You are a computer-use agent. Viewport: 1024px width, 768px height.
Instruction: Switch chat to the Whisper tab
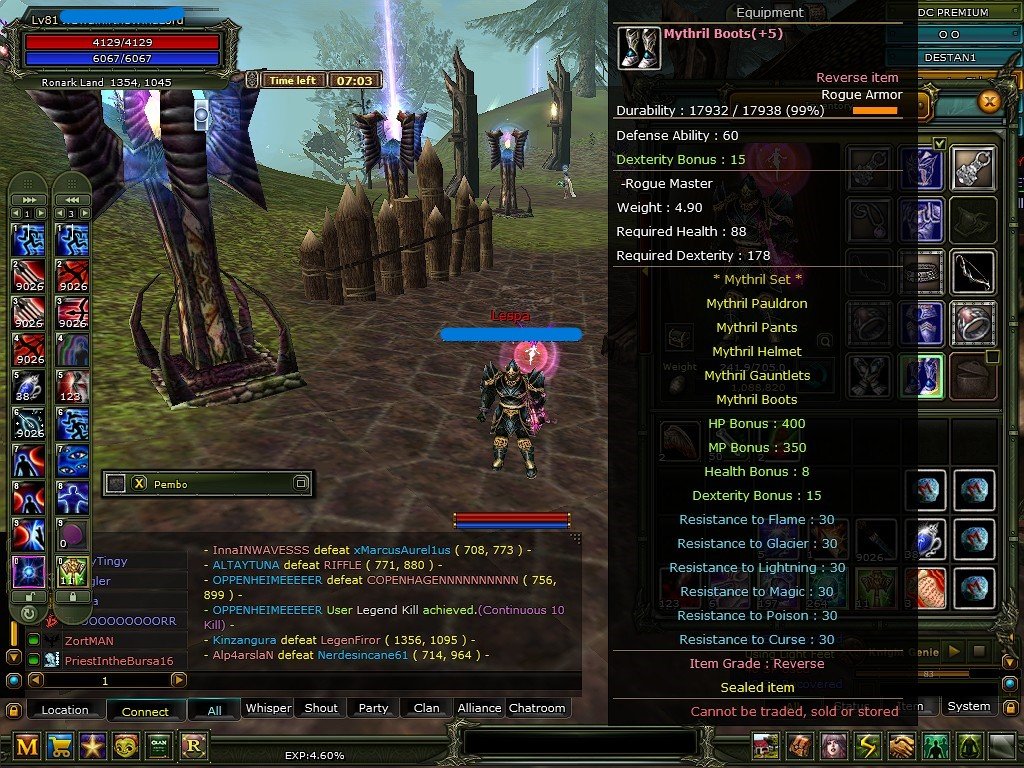point(268,708)
